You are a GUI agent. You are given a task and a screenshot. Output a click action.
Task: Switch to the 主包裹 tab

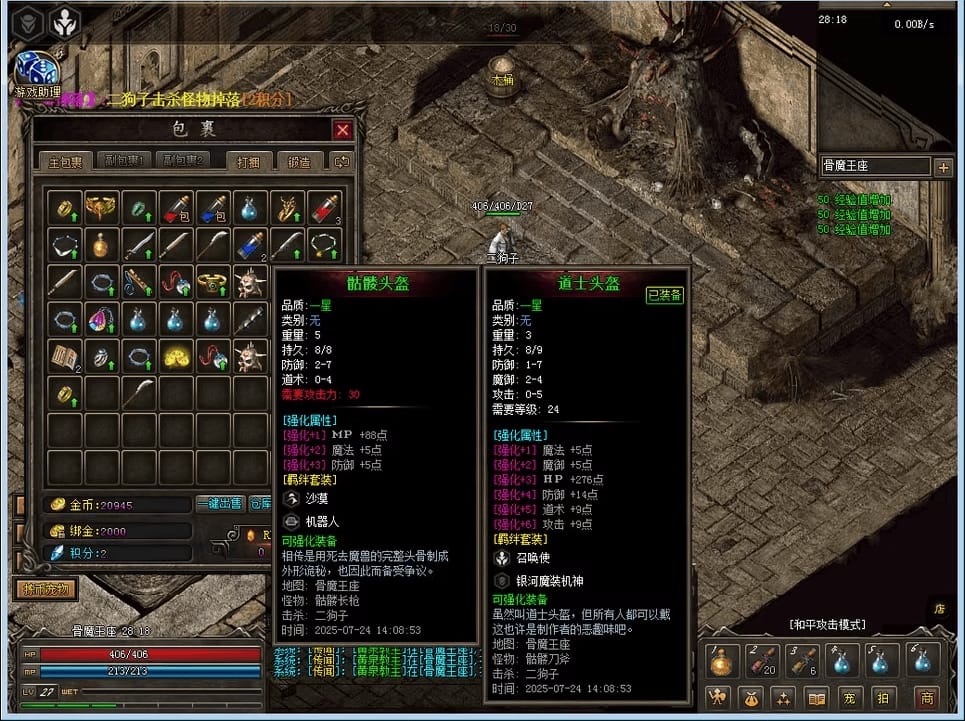[66, 161]
